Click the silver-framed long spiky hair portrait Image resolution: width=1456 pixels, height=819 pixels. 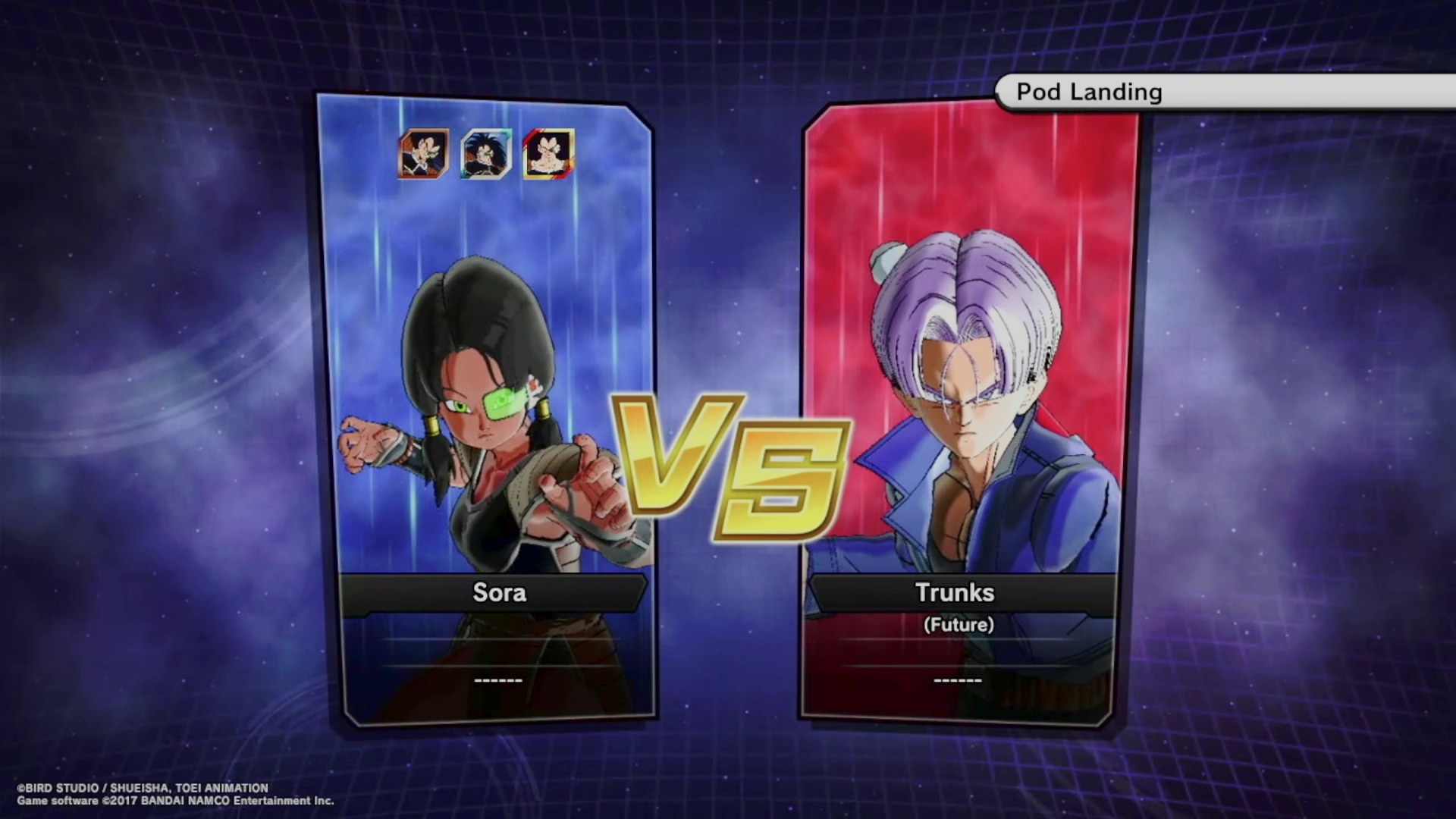click(486, 154)
